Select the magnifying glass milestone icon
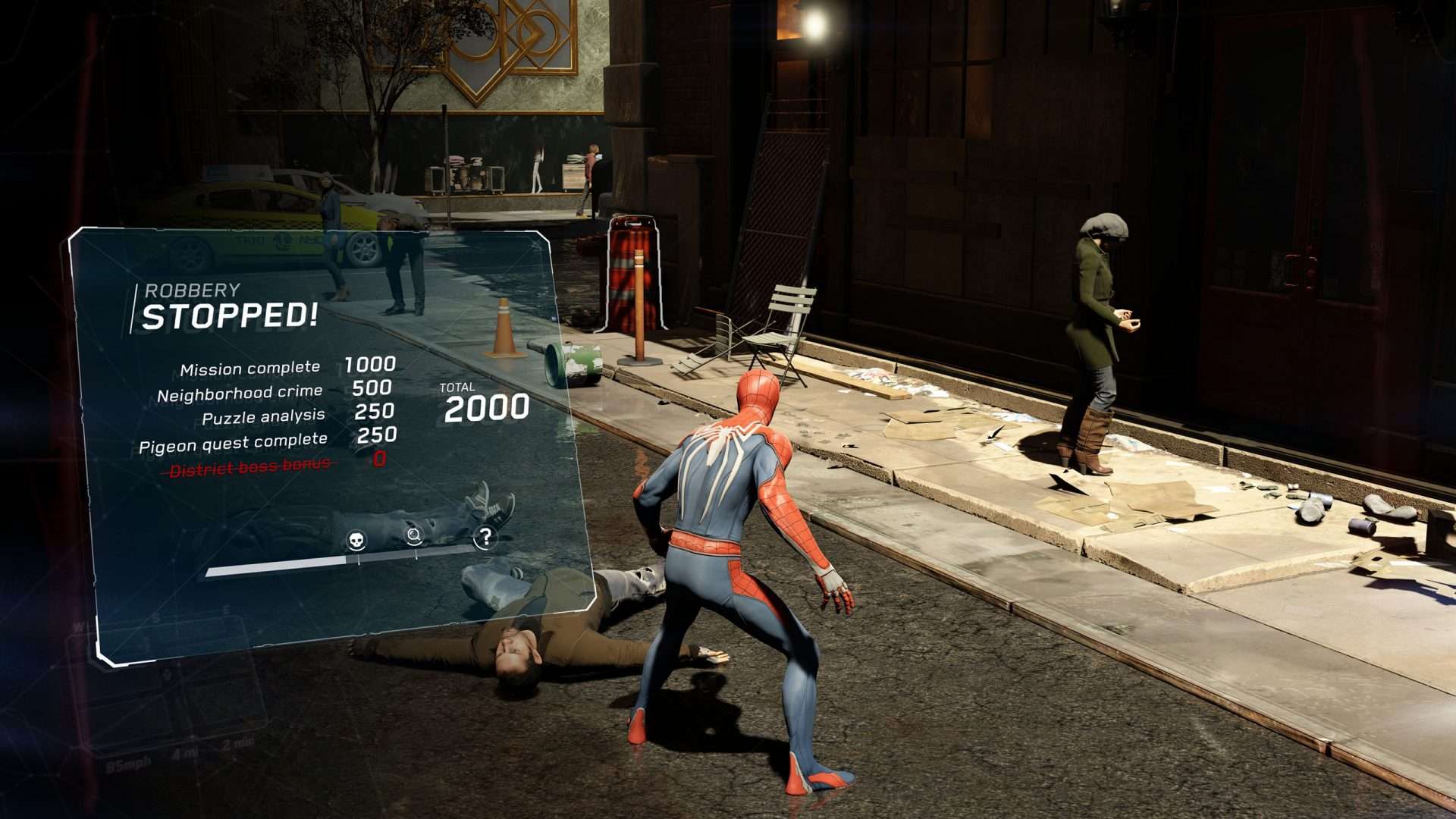The image size is (1456, 819). coord(414,535)
